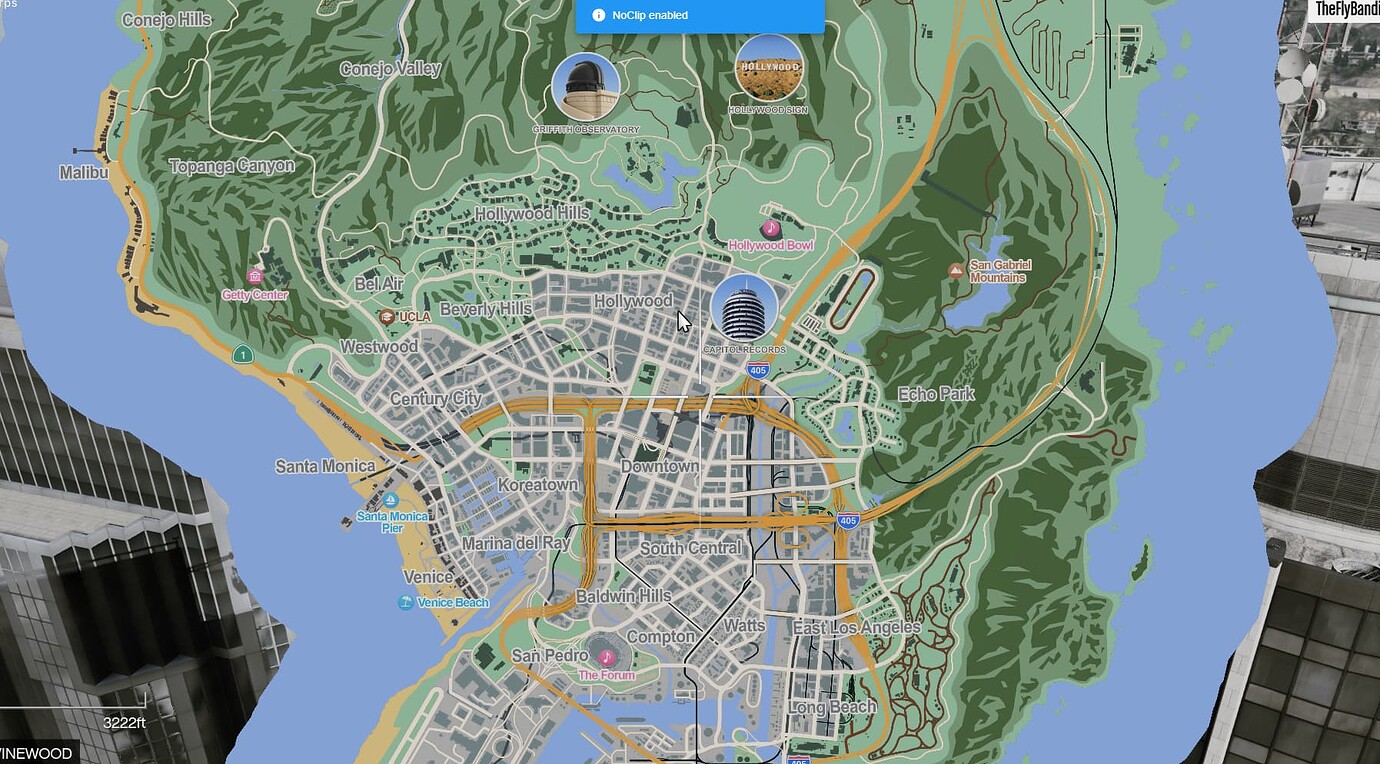Open the UCLA campus marker
The image size is (1380, 764).
(388, 315)
